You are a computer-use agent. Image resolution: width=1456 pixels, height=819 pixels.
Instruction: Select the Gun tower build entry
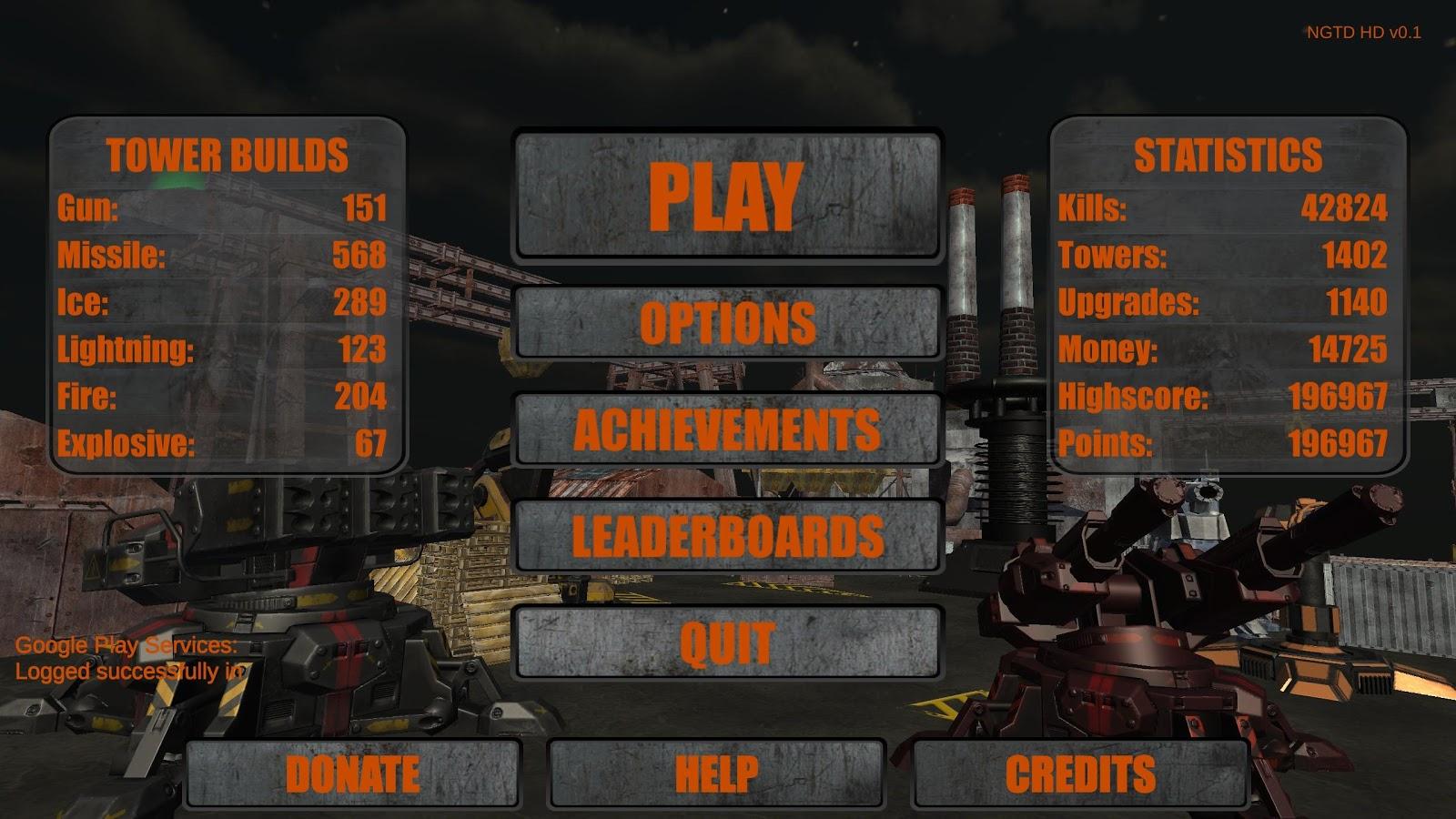click(218, 207)
